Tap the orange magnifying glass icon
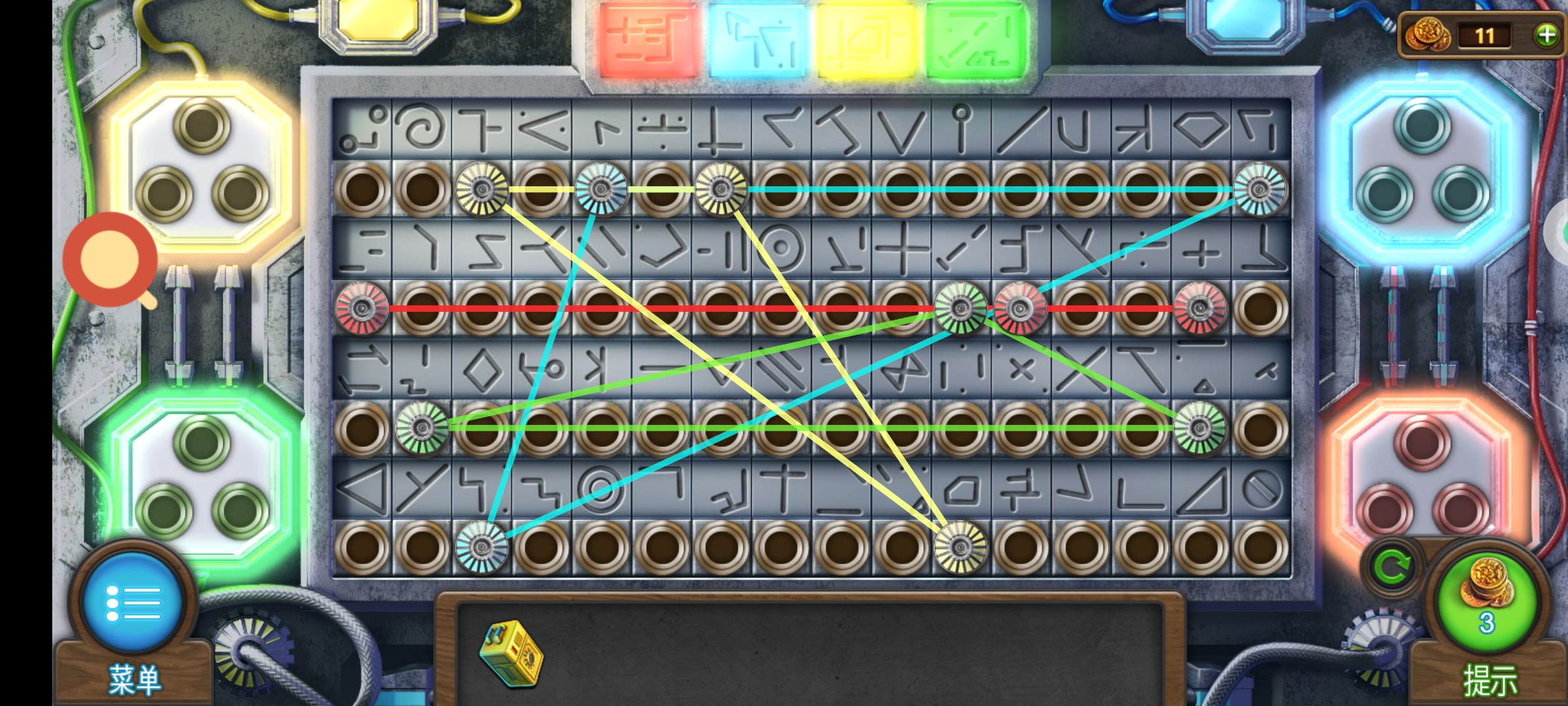 [110, 260]
